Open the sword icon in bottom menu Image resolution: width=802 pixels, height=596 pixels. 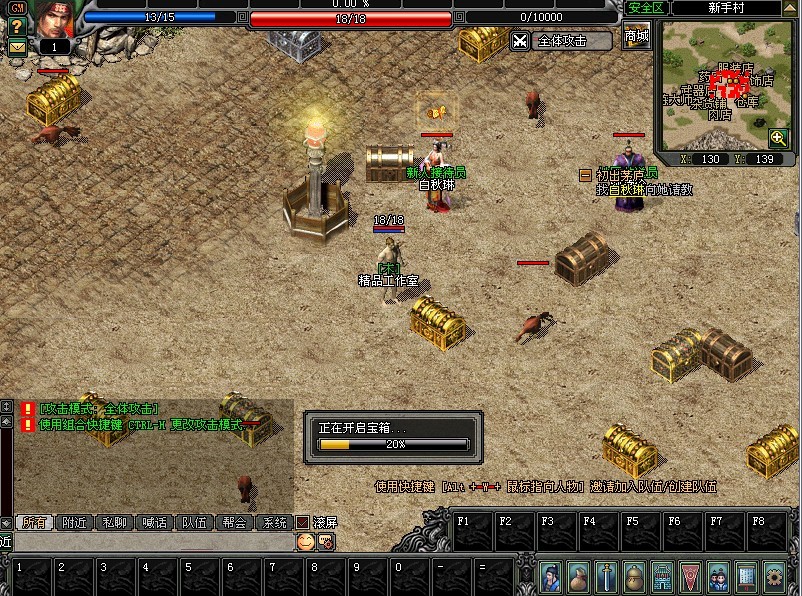tap(606, 577)
